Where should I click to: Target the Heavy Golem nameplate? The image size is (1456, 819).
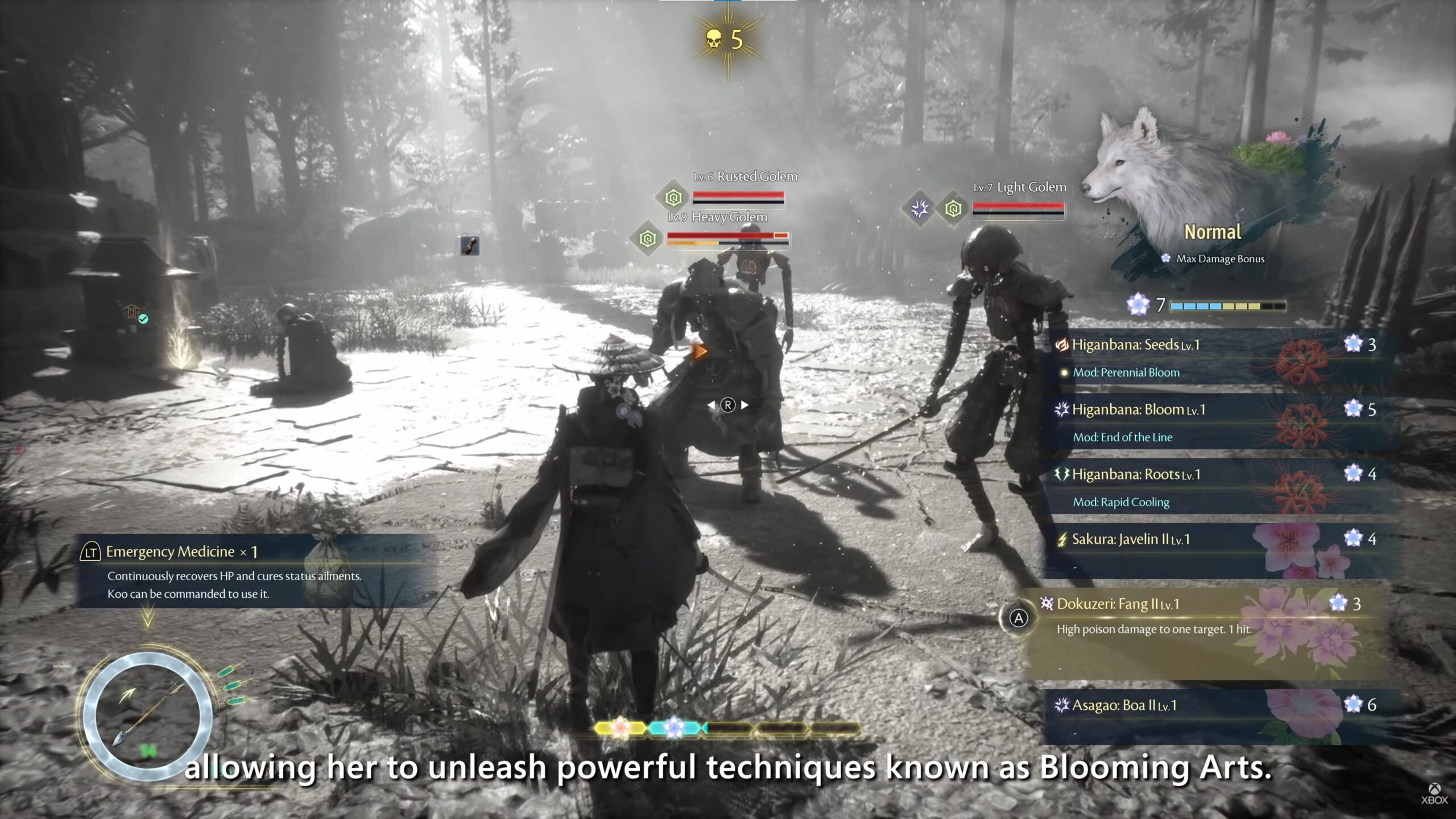[718, 217]
